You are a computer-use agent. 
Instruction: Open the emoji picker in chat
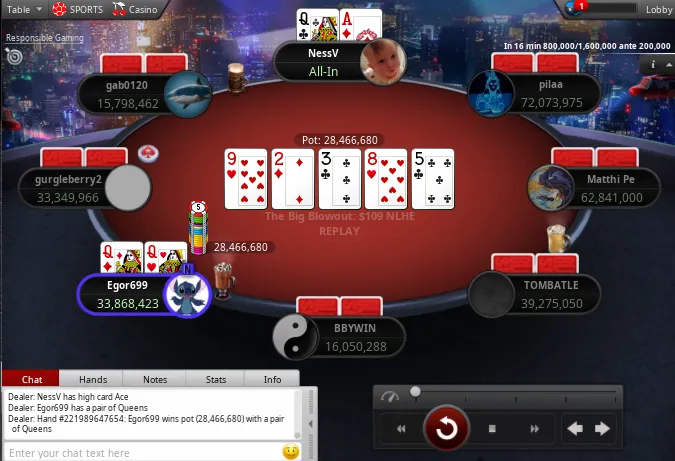click(291, 452)
